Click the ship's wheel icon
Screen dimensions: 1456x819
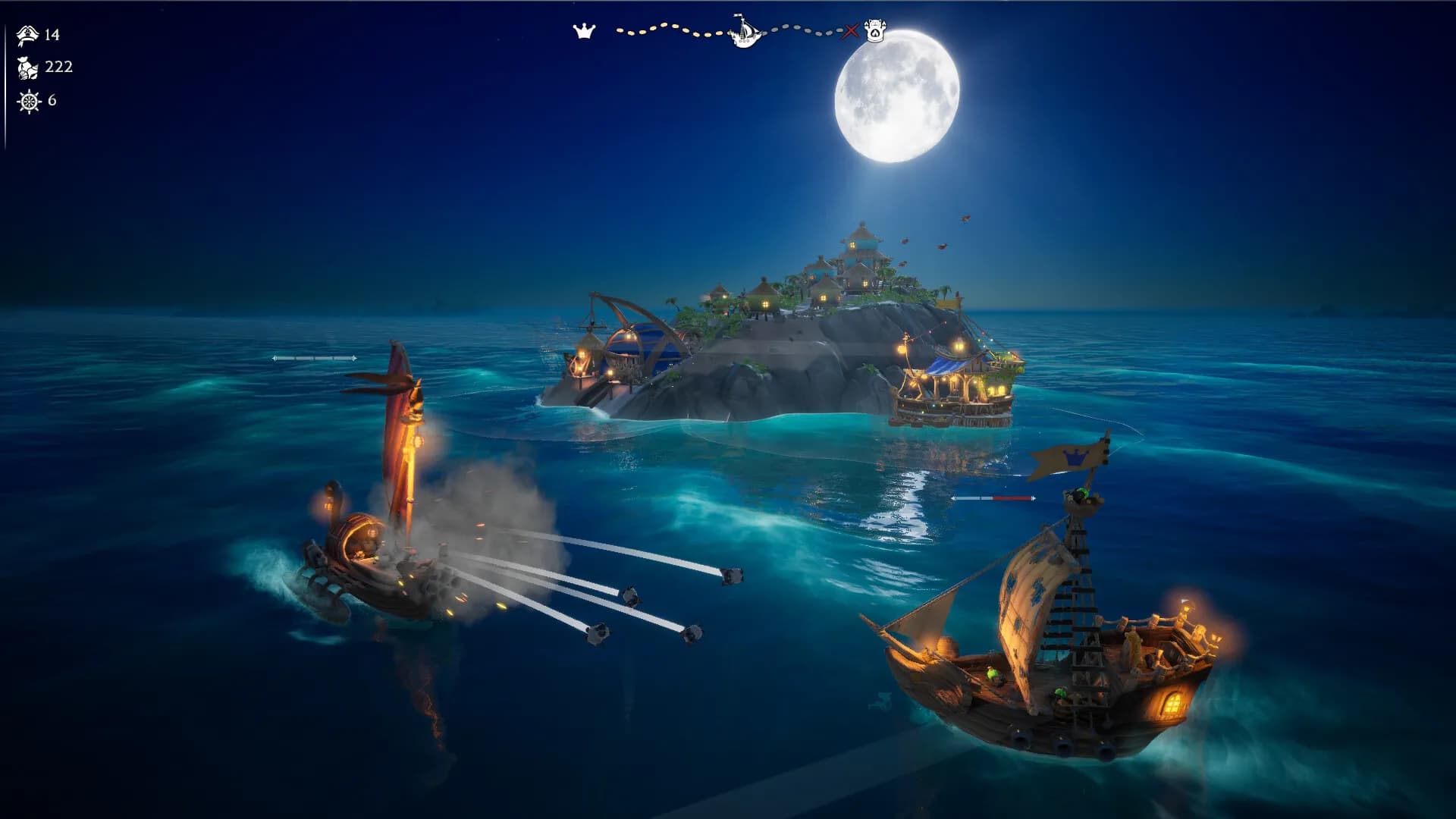pos(29,101)
